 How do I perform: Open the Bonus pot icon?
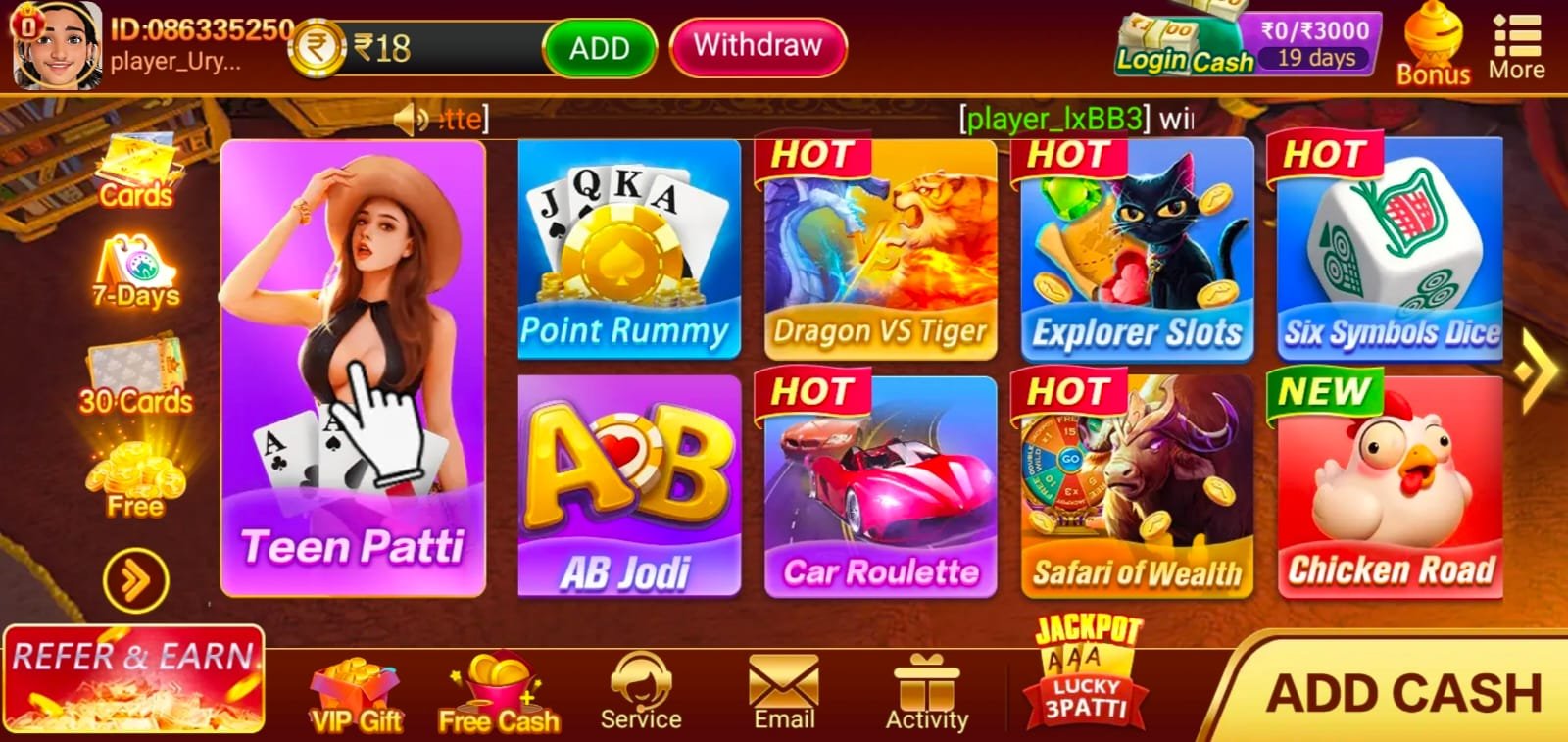tap(1433, 41)
